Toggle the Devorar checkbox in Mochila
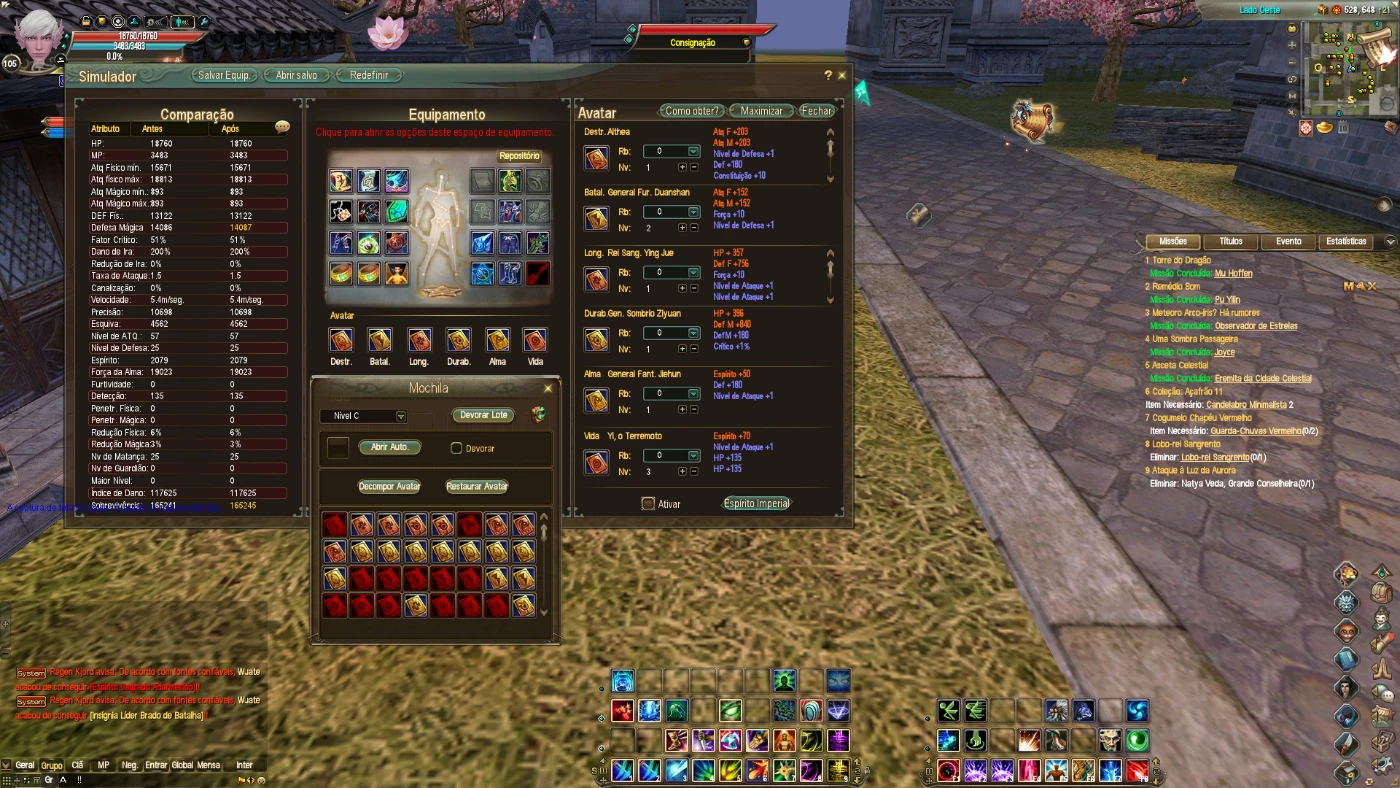This screenshot has width=1400, height=788. [456, 448]
